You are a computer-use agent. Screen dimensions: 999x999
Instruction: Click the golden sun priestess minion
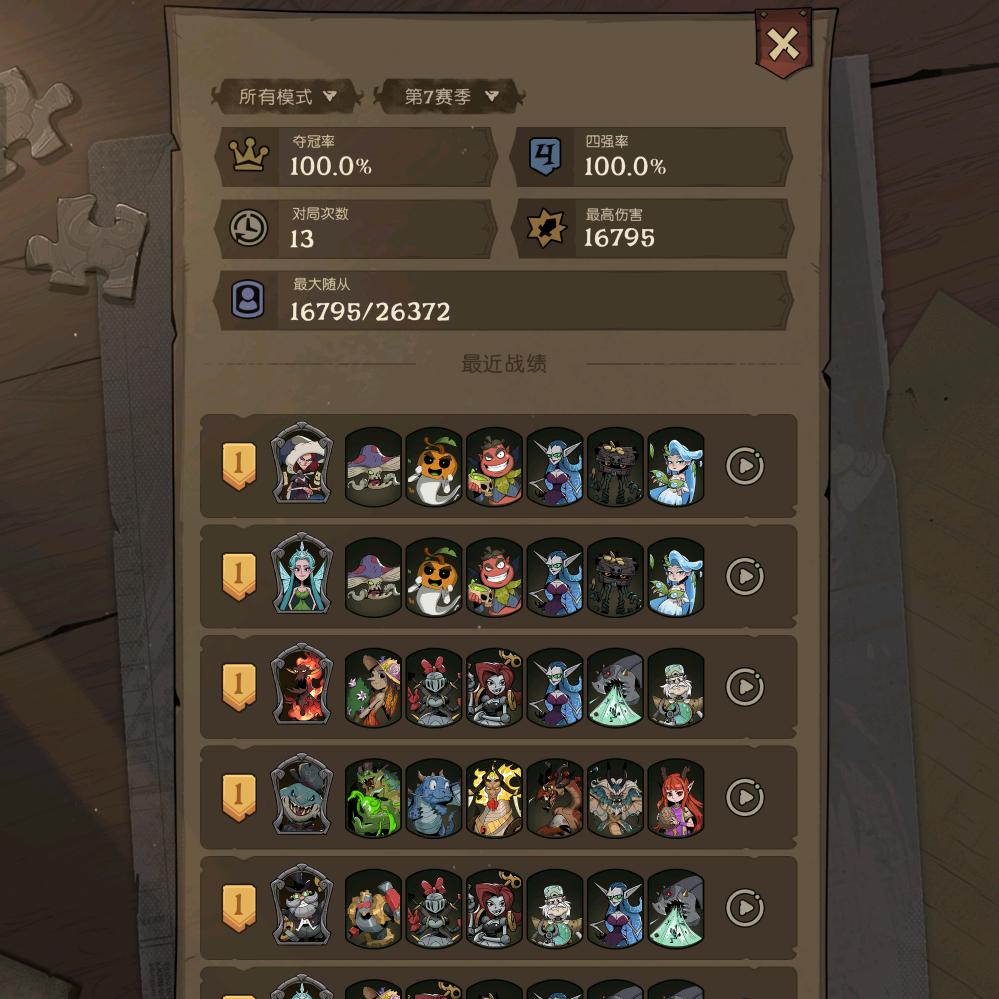494,797
